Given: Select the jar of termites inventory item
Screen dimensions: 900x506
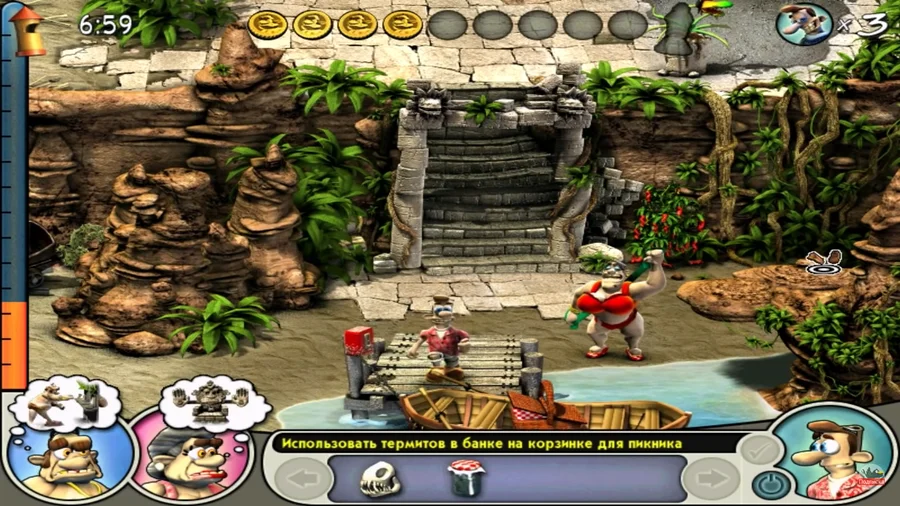Looking at the screenshot, I should pos(465,479).
